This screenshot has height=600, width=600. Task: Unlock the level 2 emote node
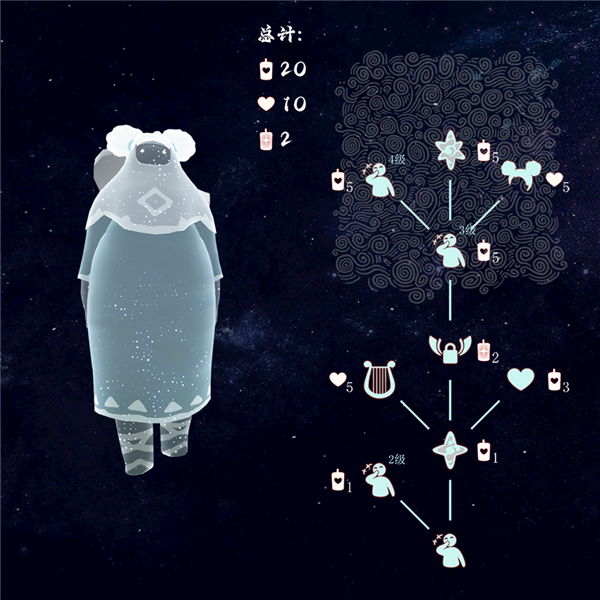click(380, 481)
